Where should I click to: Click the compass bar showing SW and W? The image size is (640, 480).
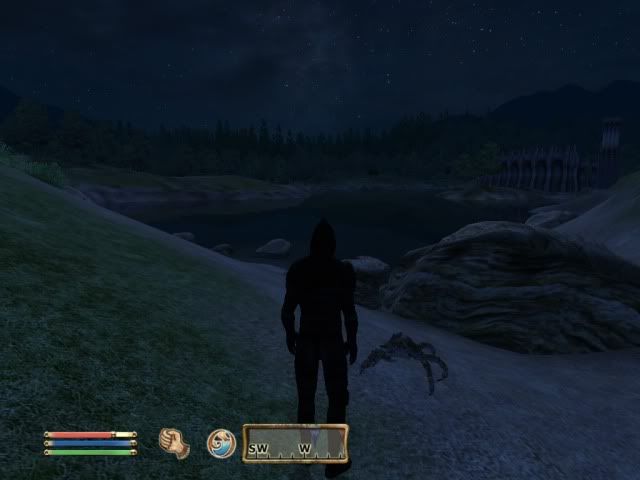(296, 444)
